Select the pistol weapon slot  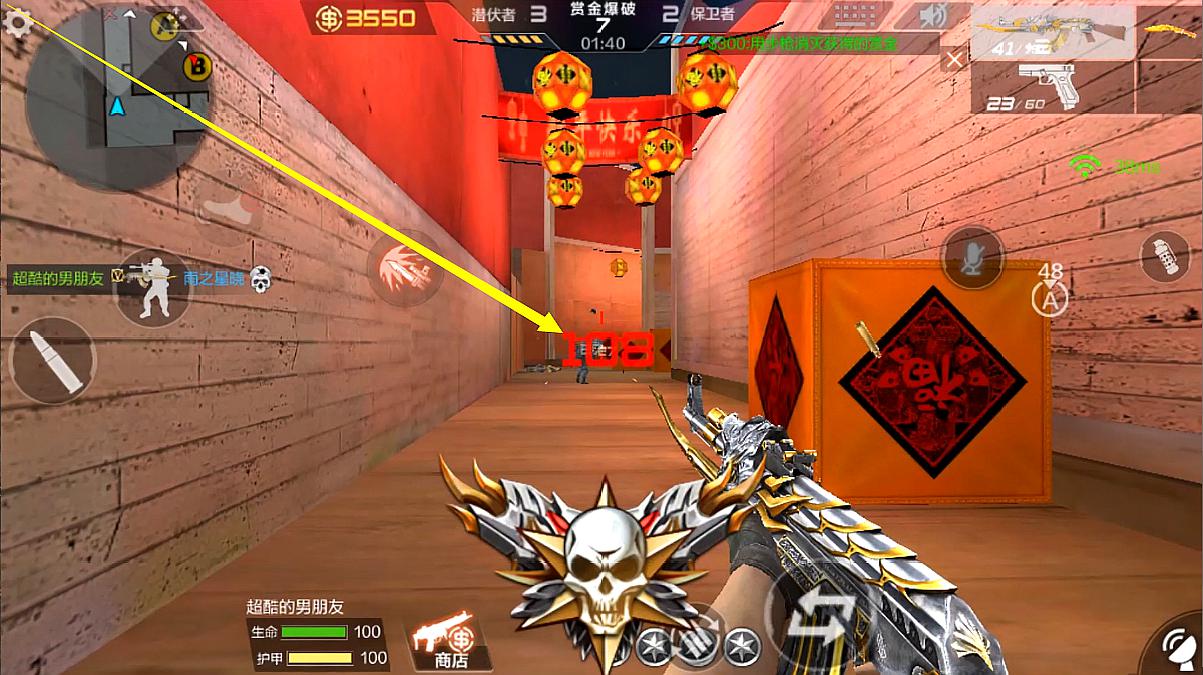tap(1050, 87)
